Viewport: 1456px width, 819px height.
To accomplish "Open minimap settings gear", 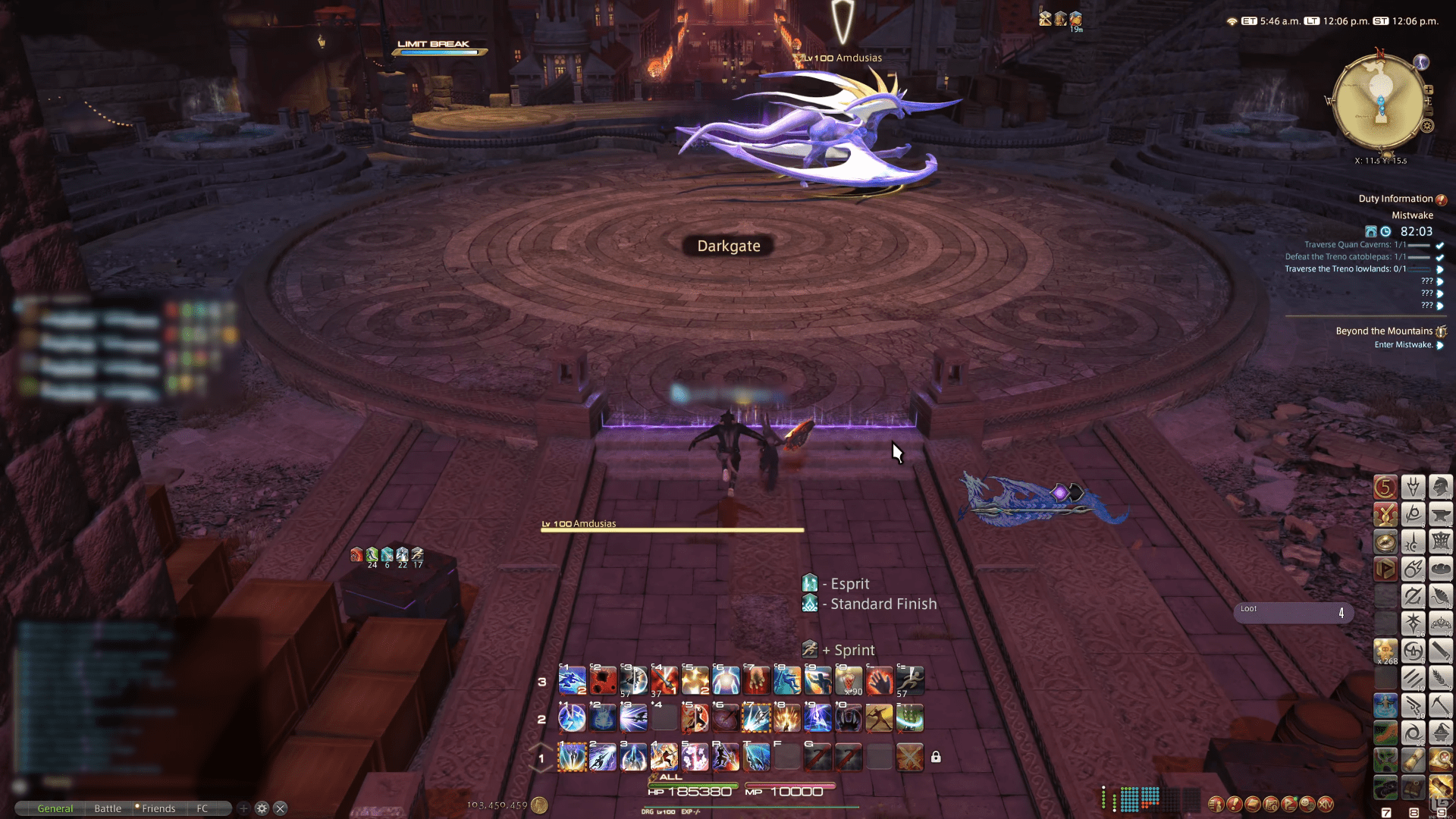I will coord(1427,126).
